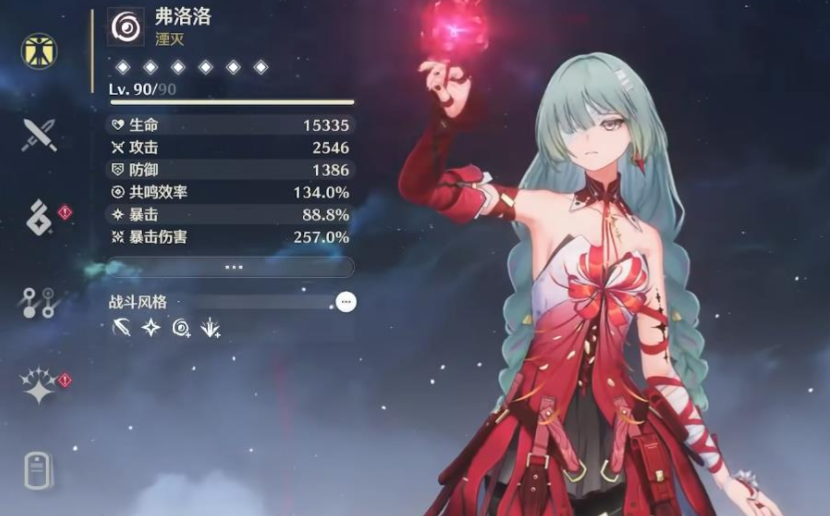The width and height of the screenshot is (830, 516).
Task: Select the four-point star combat style icon
Action: [151, 327]
